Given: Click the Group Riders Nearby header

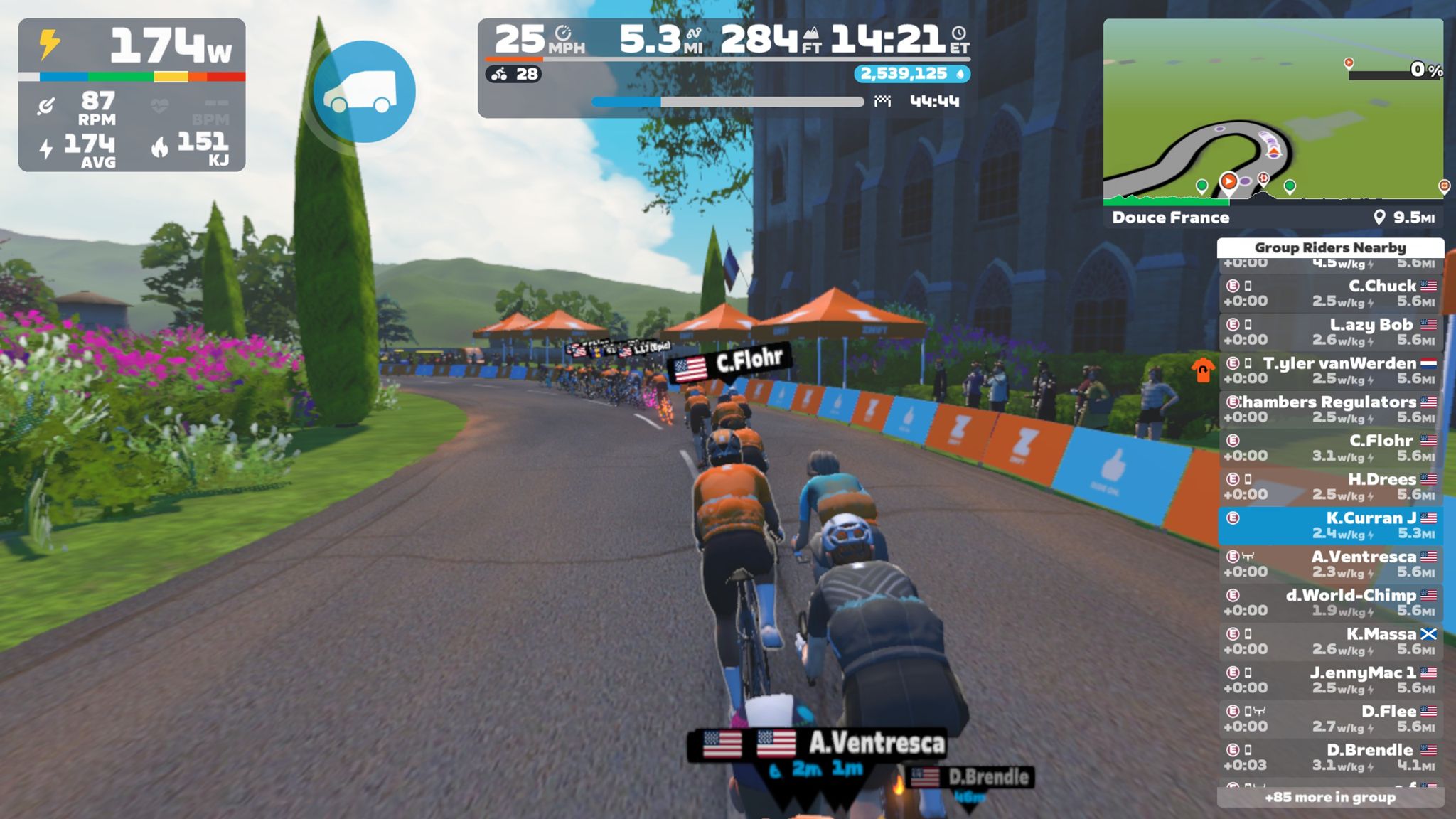Looking at the screenshot, I should (x=1329, y=247).
